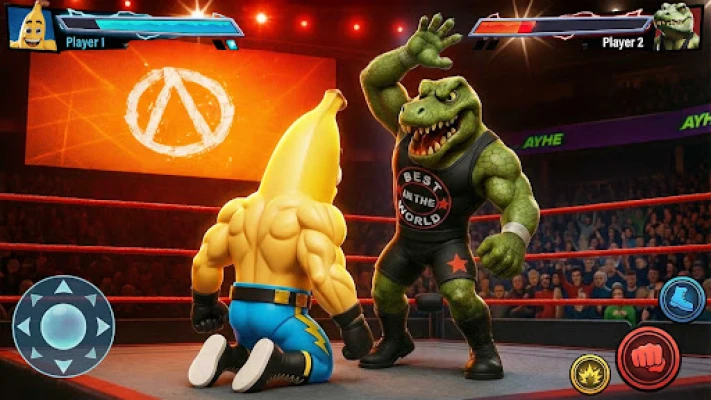Activate the blue boot kick button
711x400 pixels.
coord(682,299)
